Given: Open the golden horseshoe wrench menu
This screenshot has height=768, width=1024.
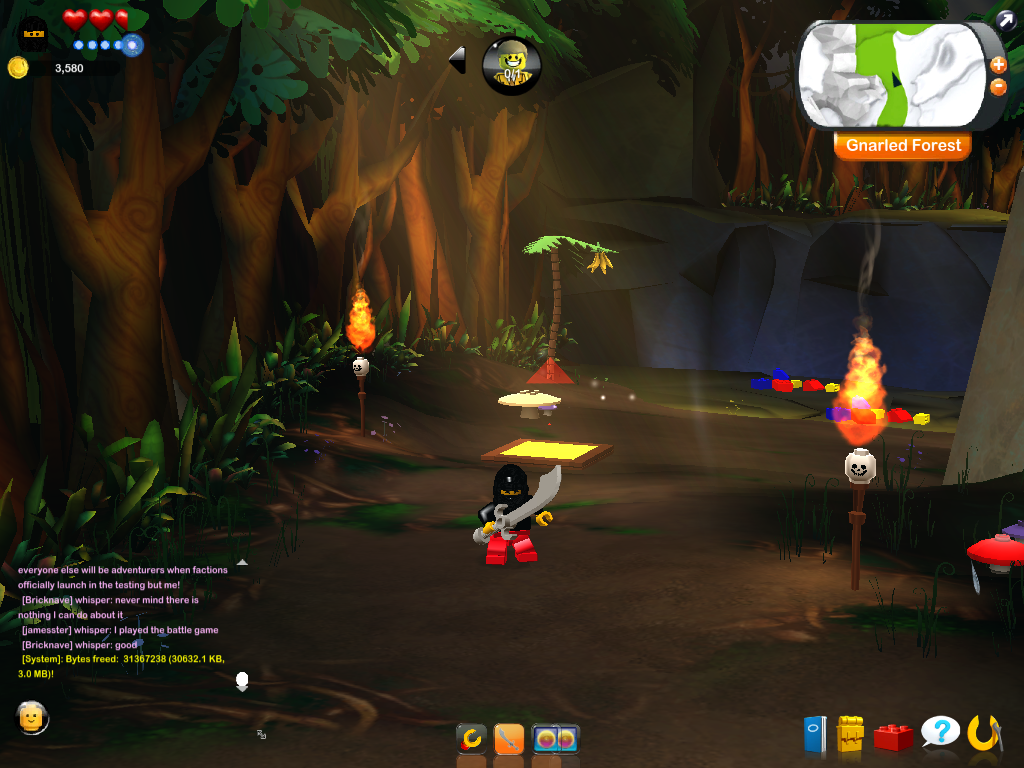Looking at the screenshot, I should coord(984,733).
